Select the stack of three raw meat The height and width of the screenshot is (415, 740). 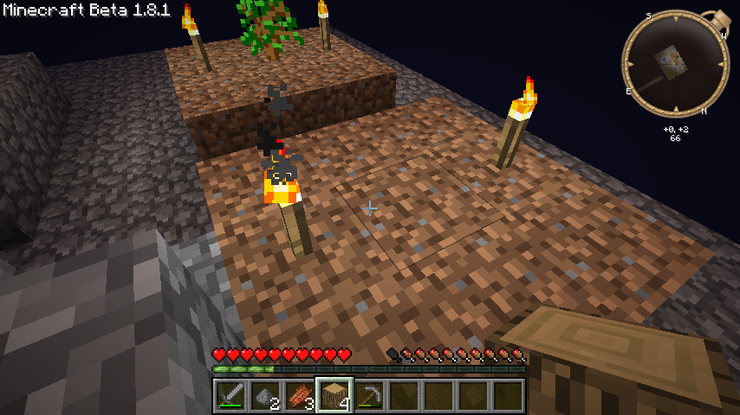pos(300,395)
